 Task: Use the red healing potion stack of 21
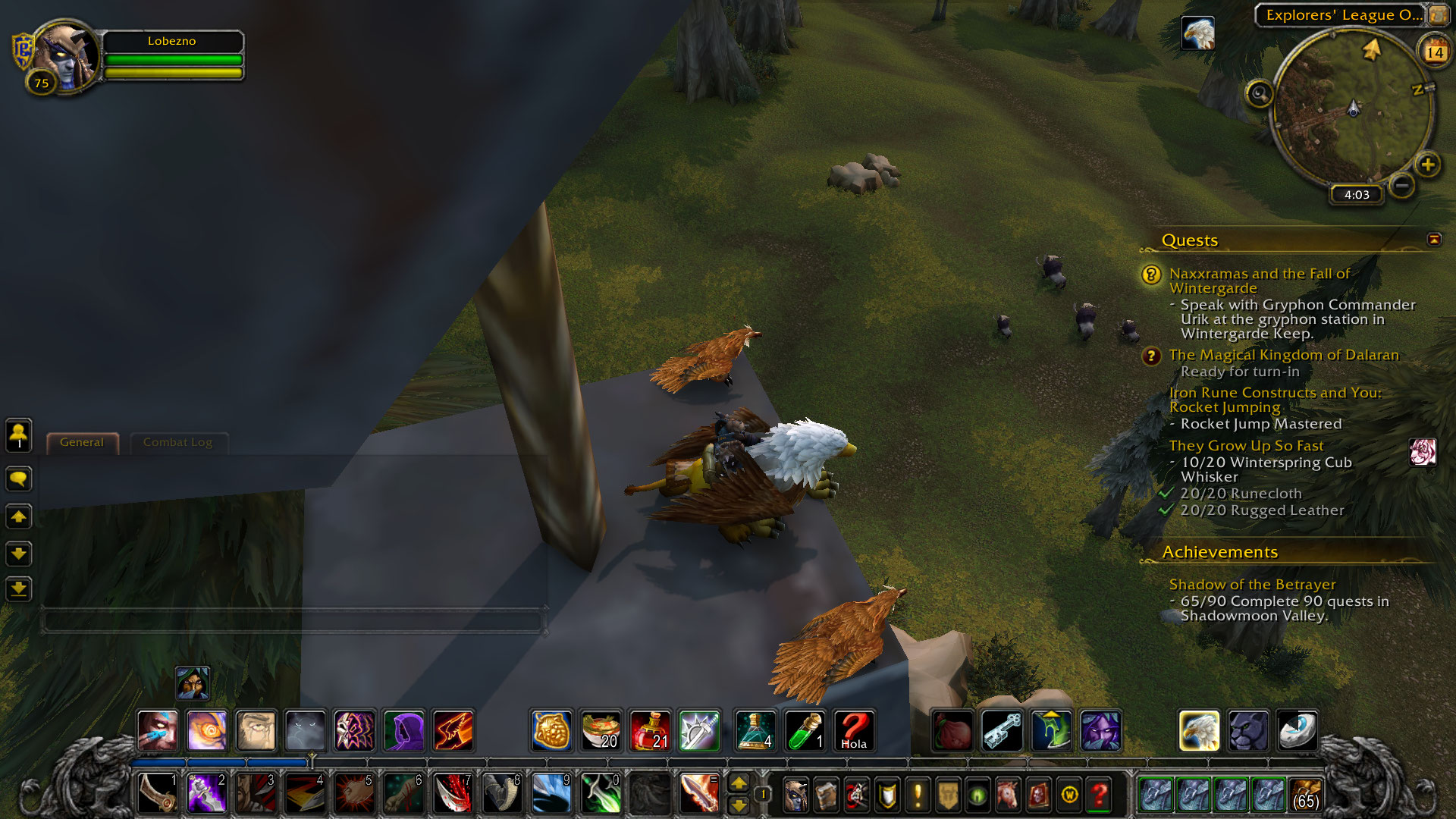pyautogui.click(x=650, y=730)
